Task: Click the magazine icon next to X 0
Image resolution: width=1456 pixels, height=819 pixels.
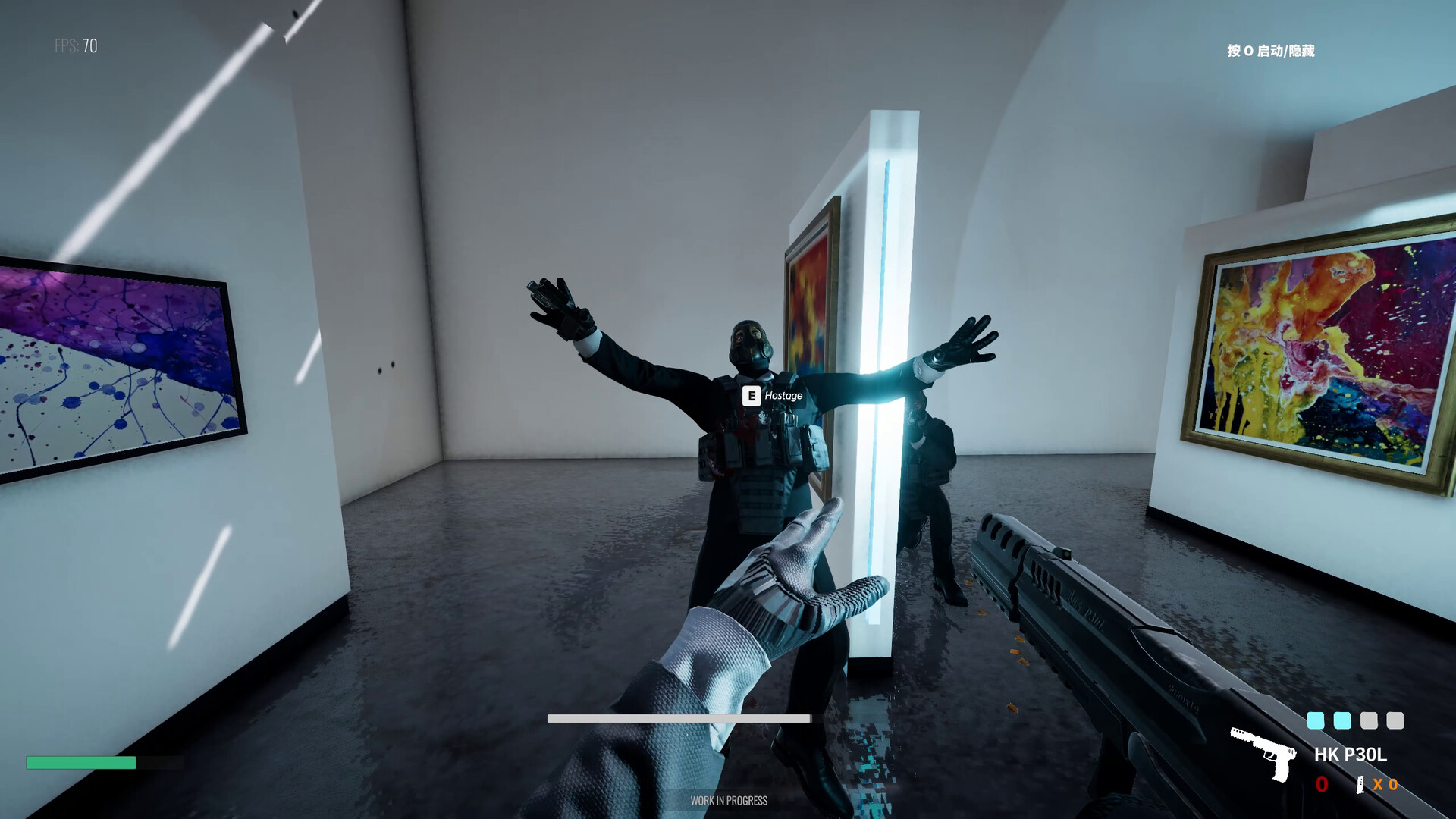Action: [1360, 785]
